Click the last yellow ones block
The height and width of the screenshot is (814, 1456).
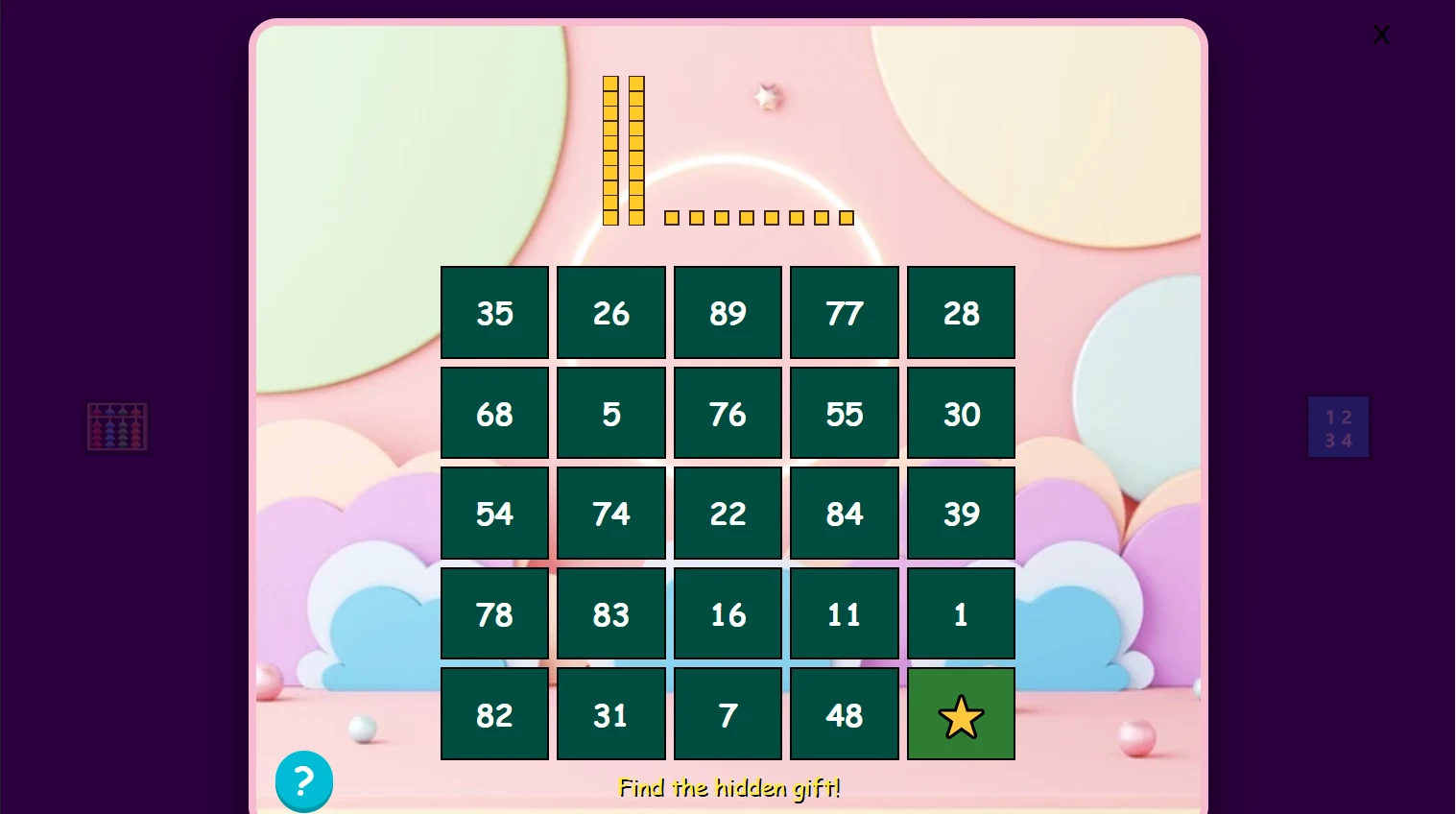click(x=846, y=218)
